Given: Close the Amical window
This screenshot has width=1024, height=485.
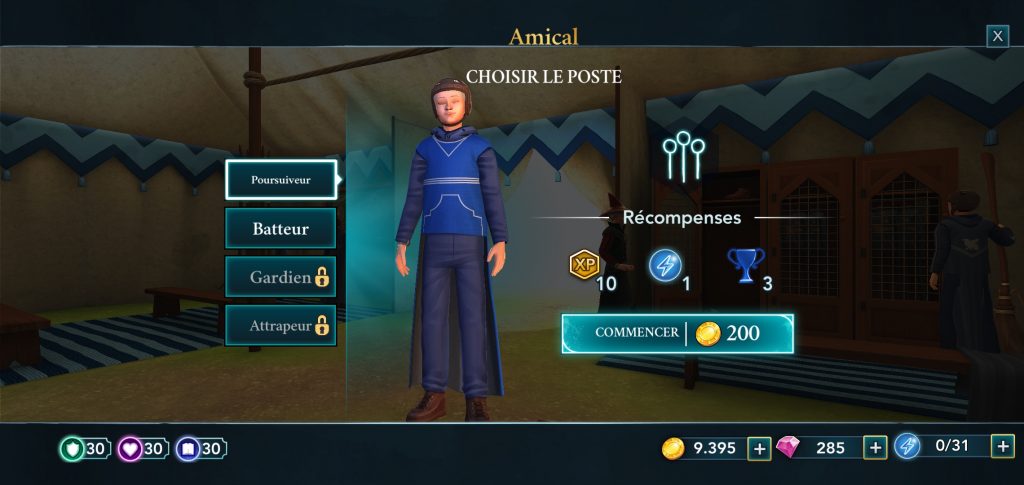Looking at the screenshot, I should pyautogui.click(x=997, y=37).
